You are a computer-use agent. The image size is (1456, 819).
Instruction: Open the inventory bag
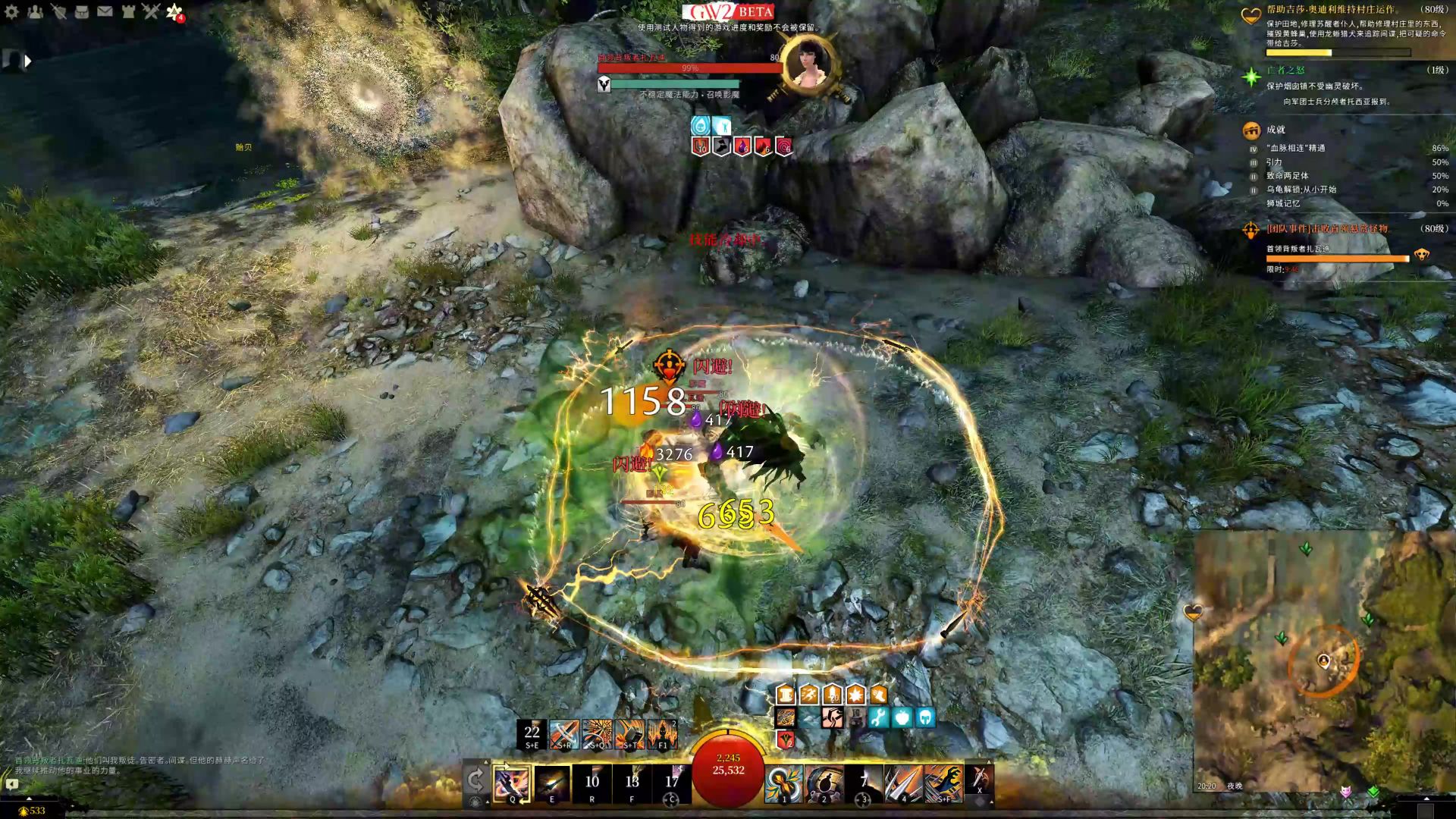(82, 11)
